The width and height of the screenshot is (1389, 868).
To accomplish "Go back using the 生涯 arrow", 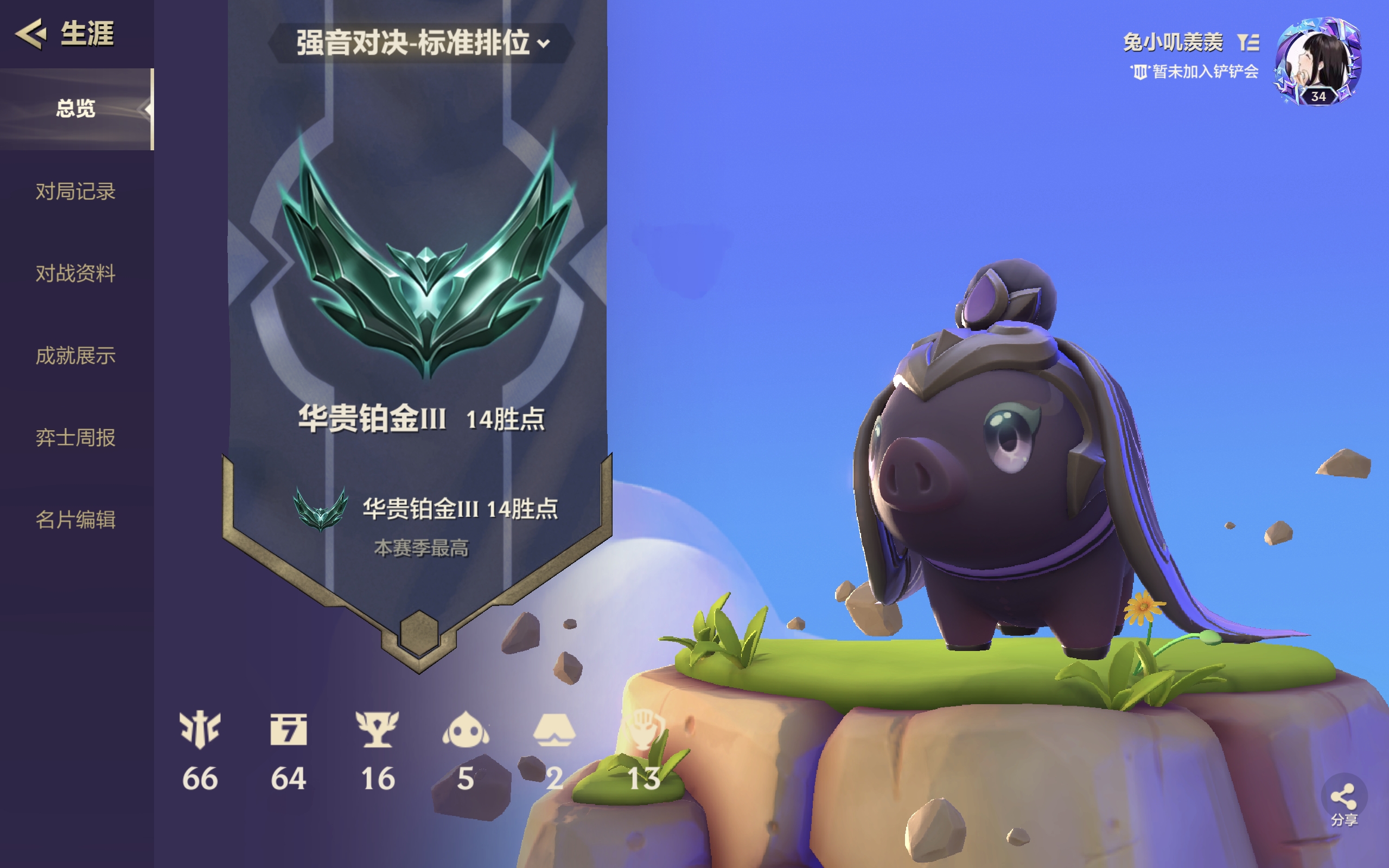I will click(31, 33).
